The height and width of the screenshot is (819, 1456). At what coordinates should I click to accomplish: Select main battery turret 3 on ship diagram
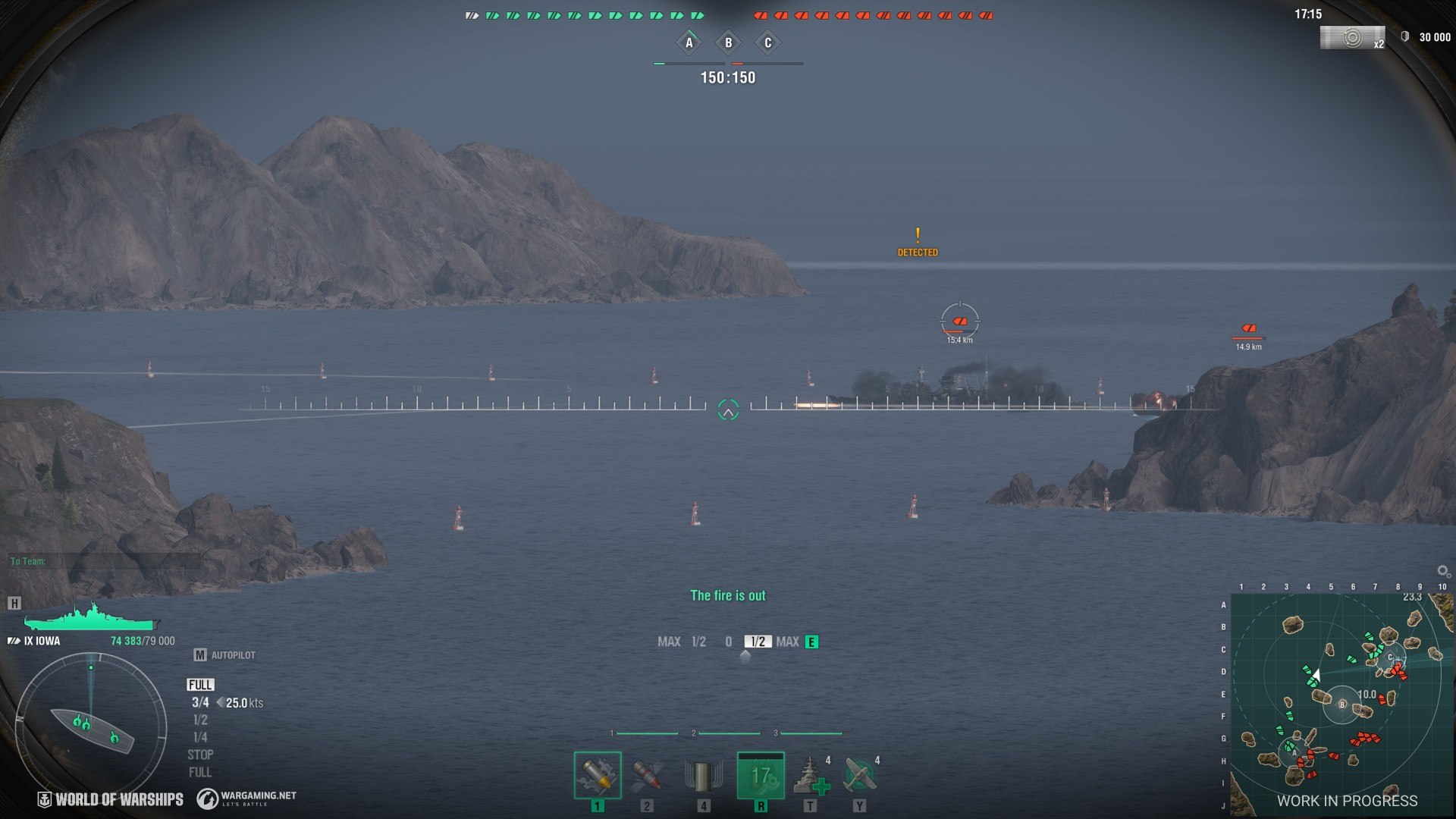click(114, 736)
